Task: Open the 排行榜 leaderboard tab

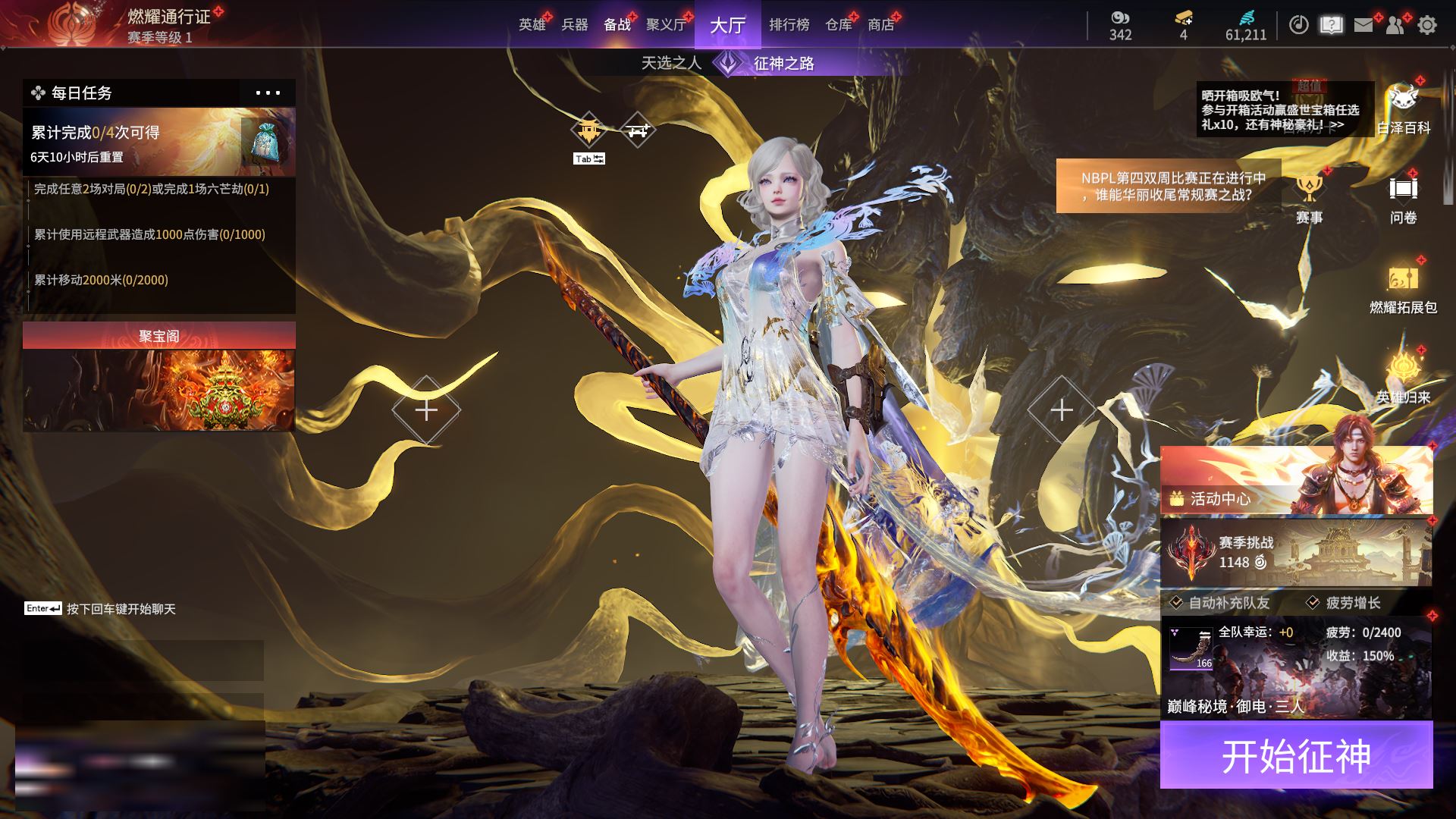Action: [x=789, y=25]
